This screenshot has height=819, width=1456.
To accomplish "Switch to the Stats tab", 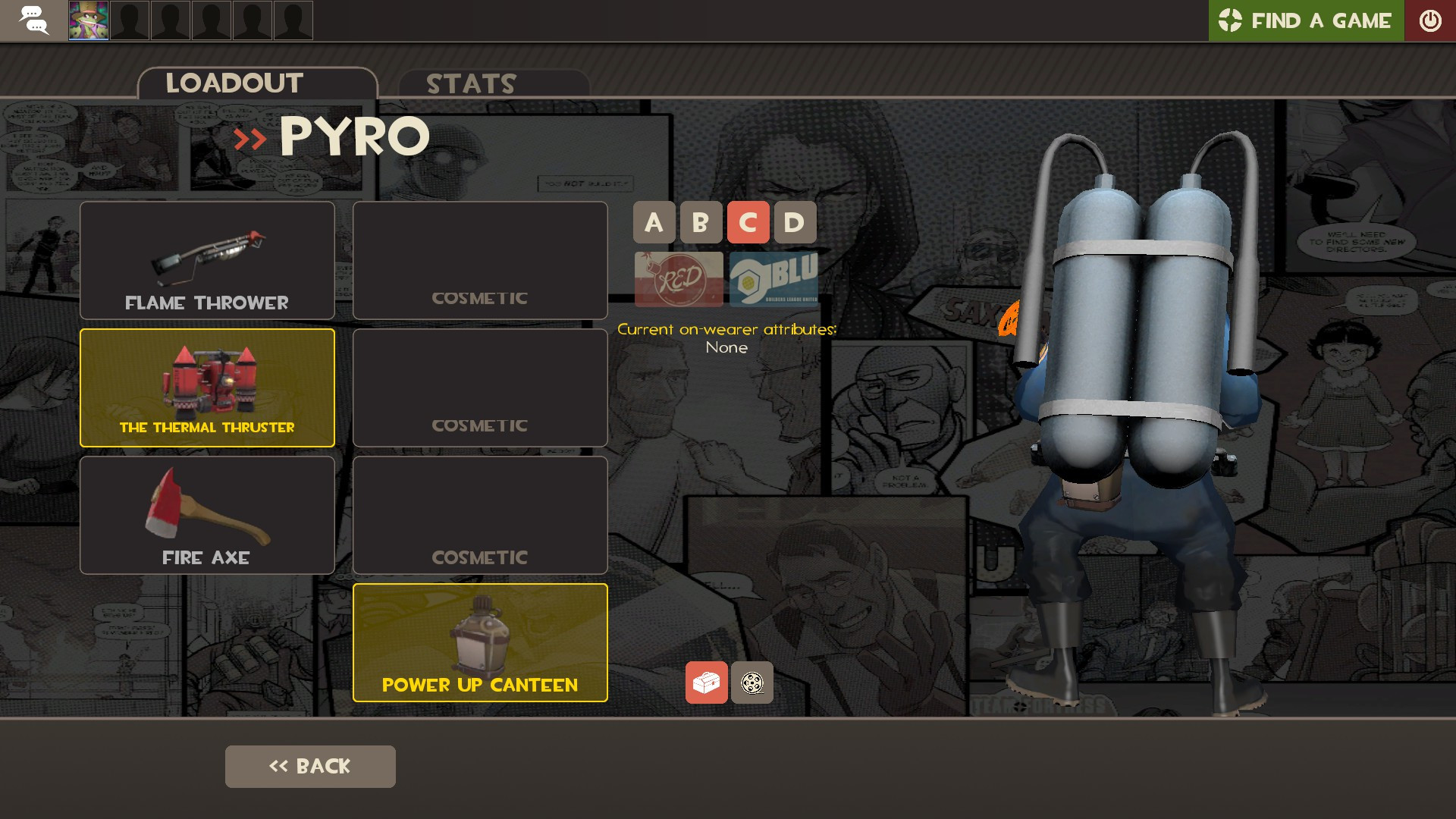I will coord(471,83).
